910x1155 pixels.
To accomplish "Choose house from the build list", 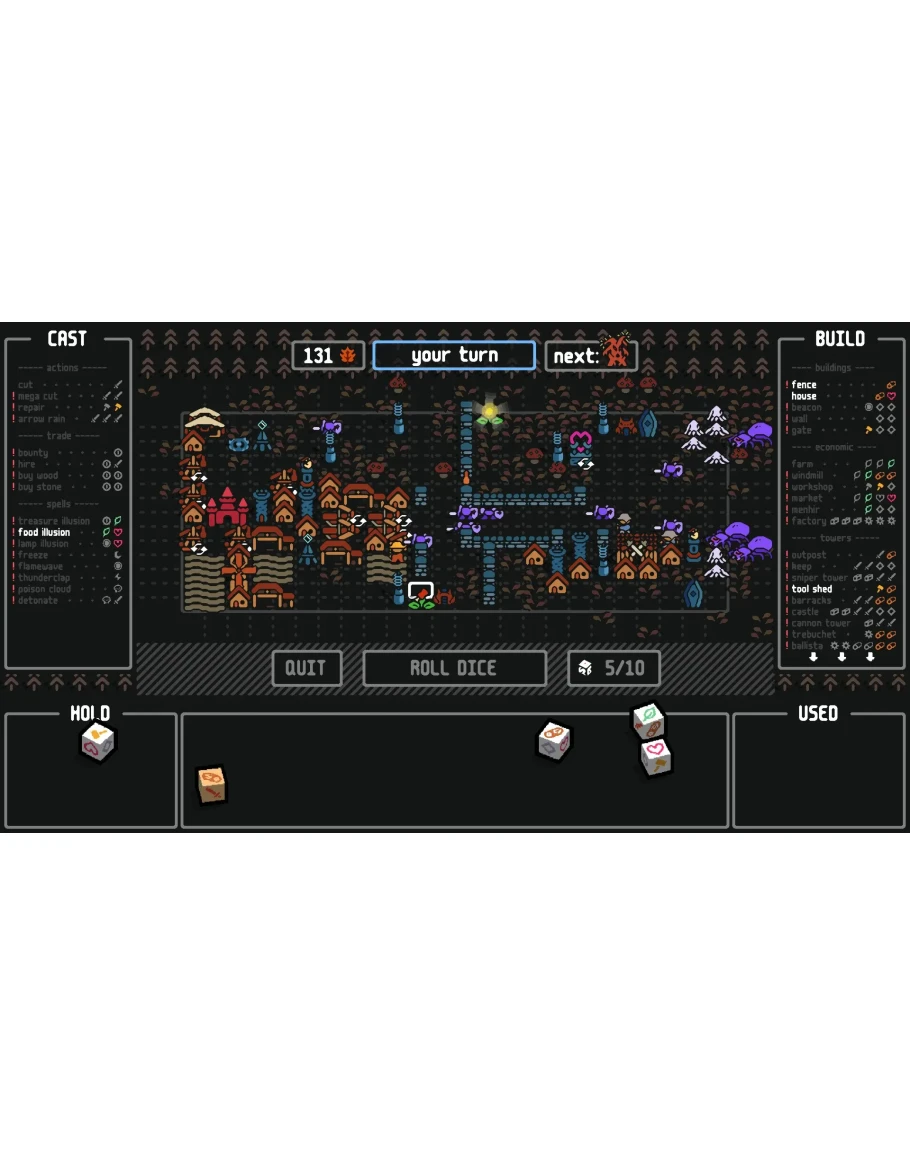I will click(x=804, y=396).
